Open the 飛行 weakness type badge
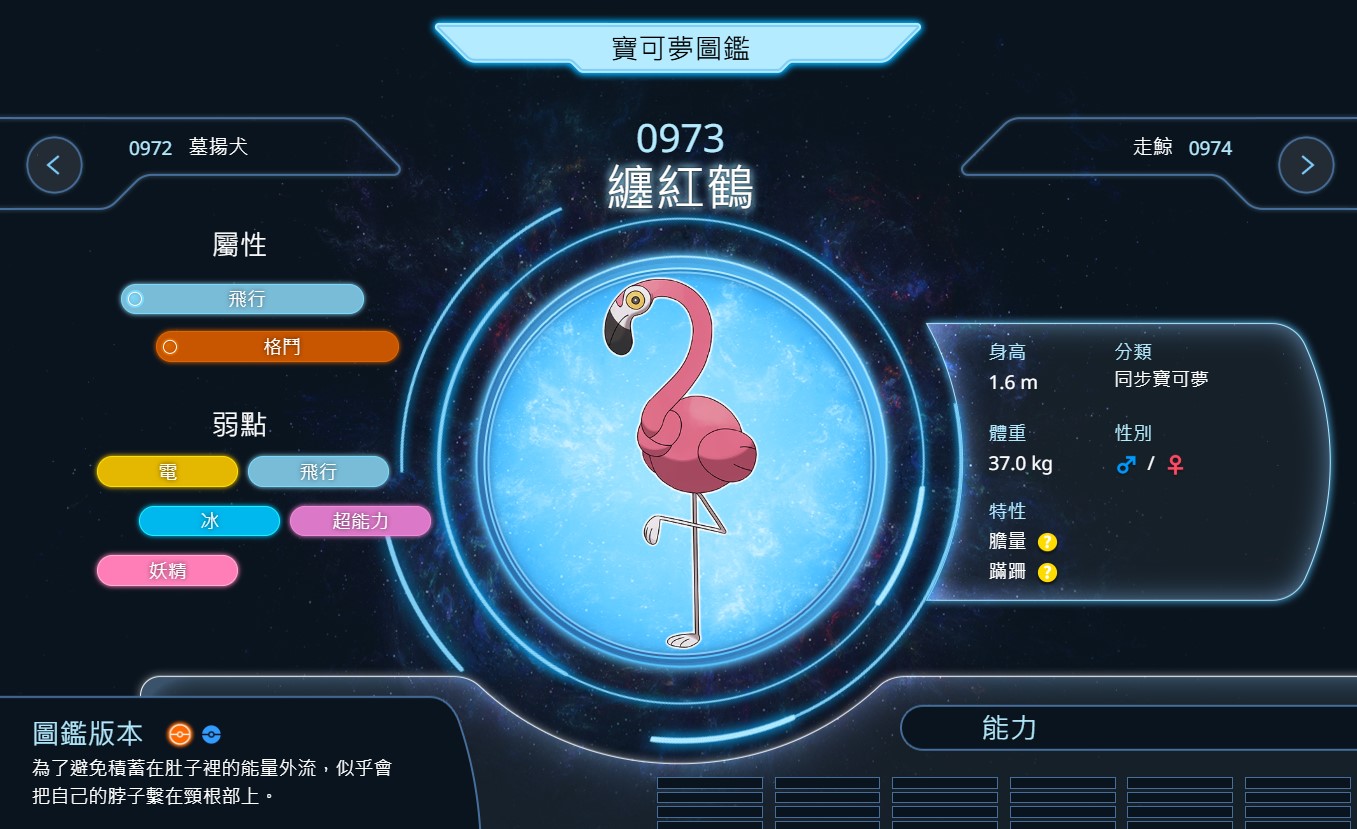The image size is (1357, 829). coord(318,472)
